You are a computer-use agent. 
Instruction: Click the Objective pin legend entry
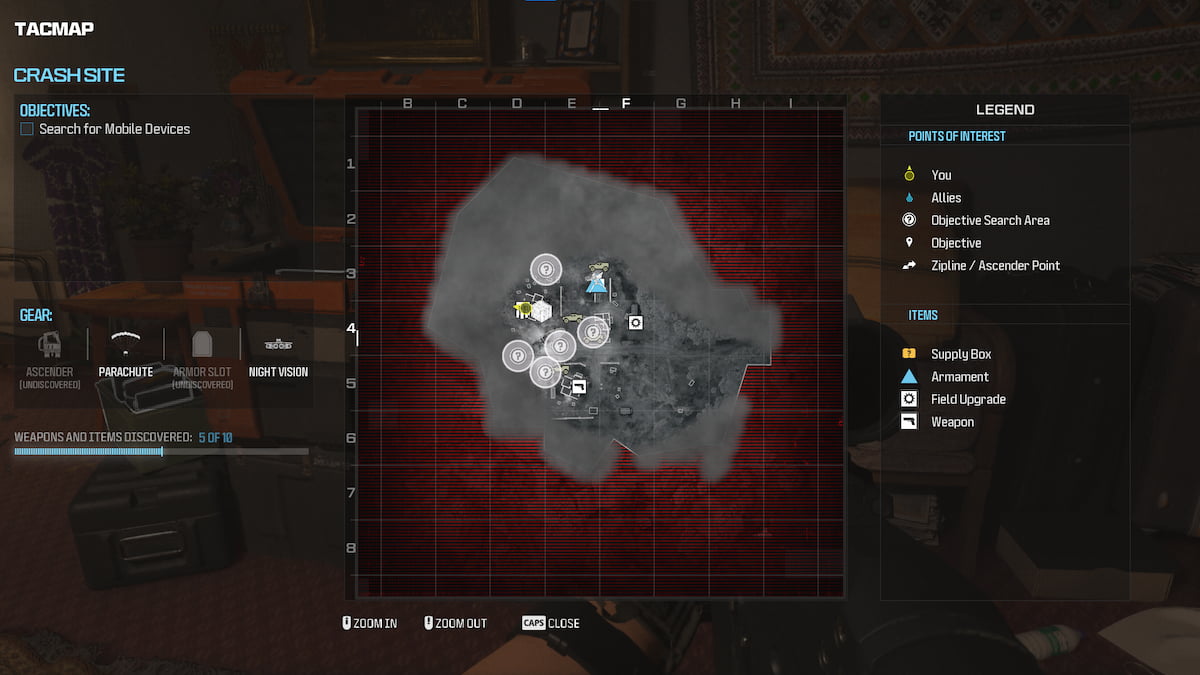click(955, 243)
